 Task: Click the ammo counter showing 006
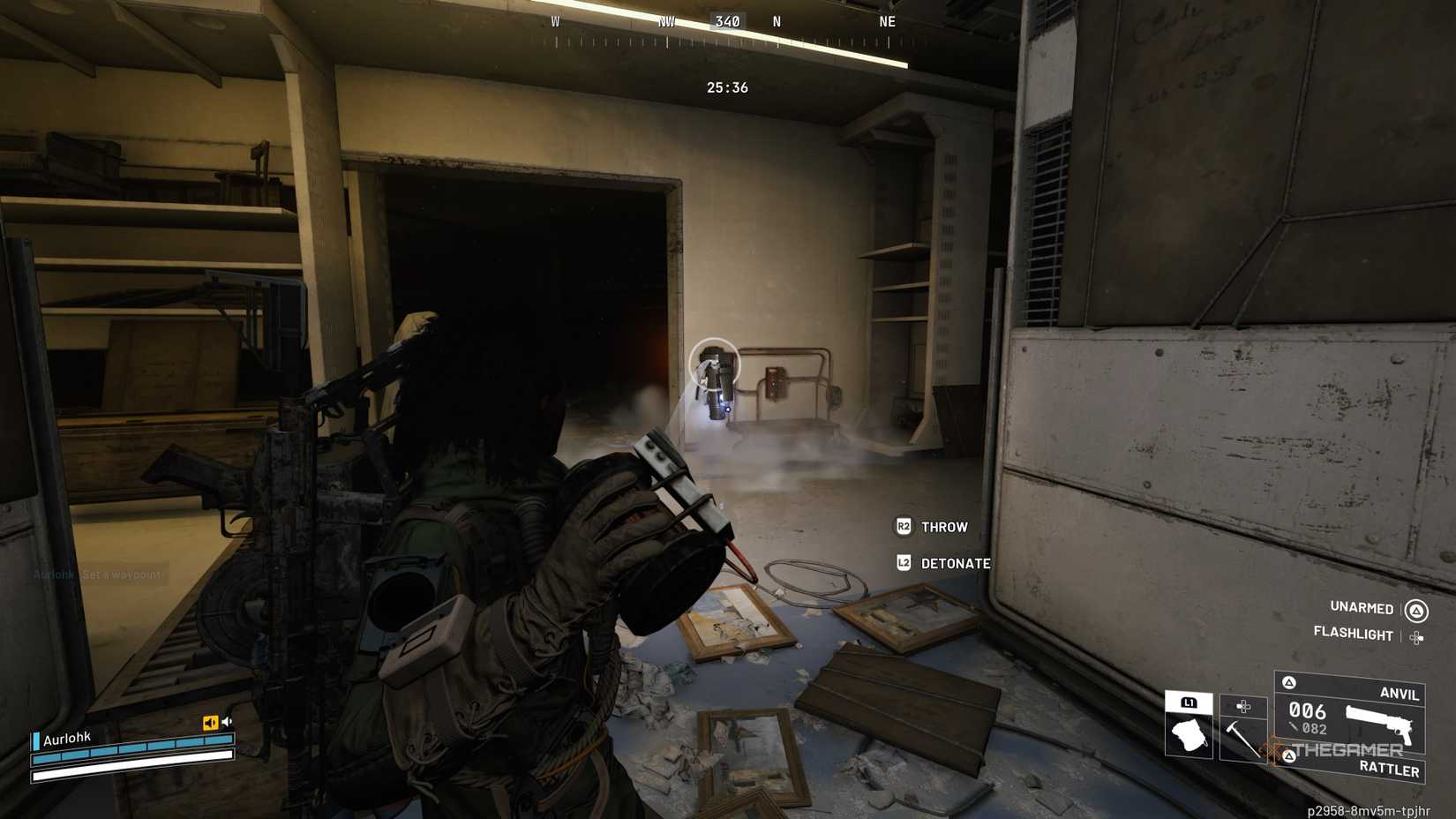click(x=1307, y=711)
